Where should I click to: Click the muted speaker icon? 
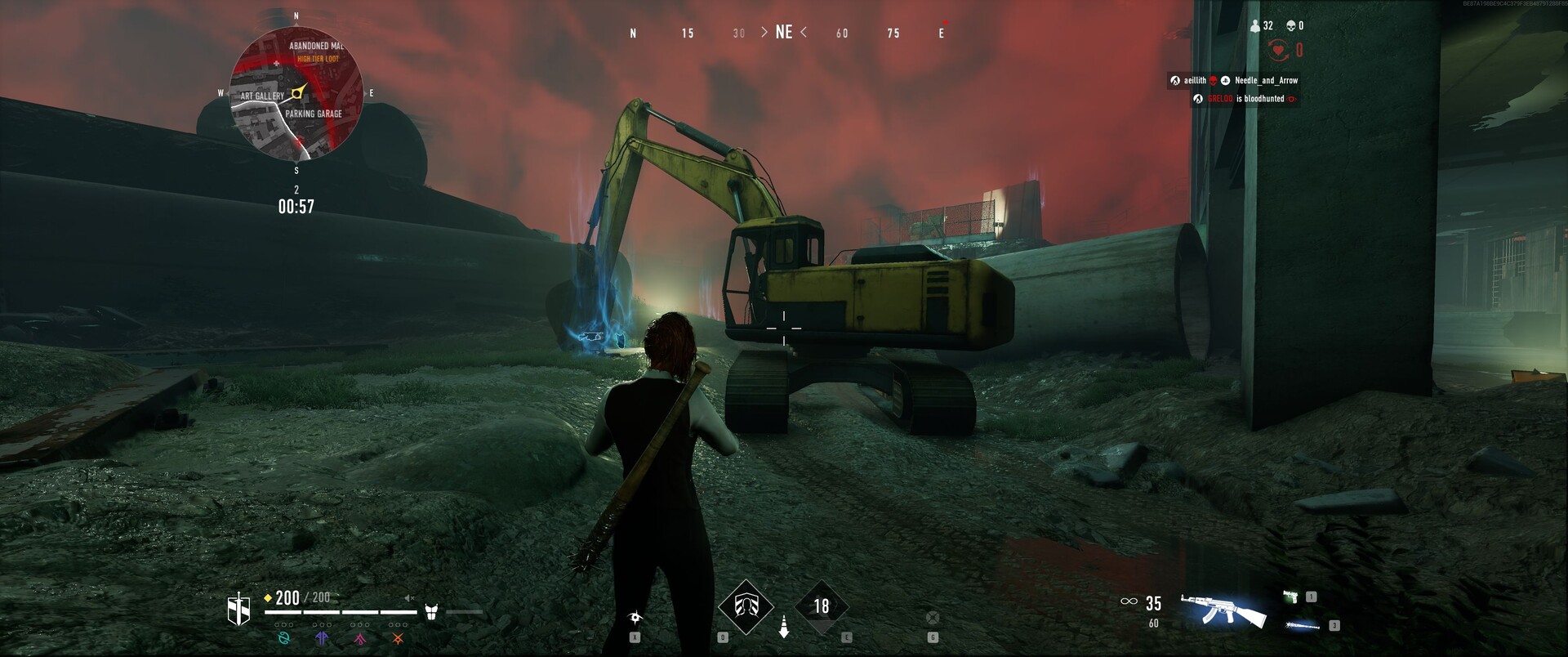410,599
